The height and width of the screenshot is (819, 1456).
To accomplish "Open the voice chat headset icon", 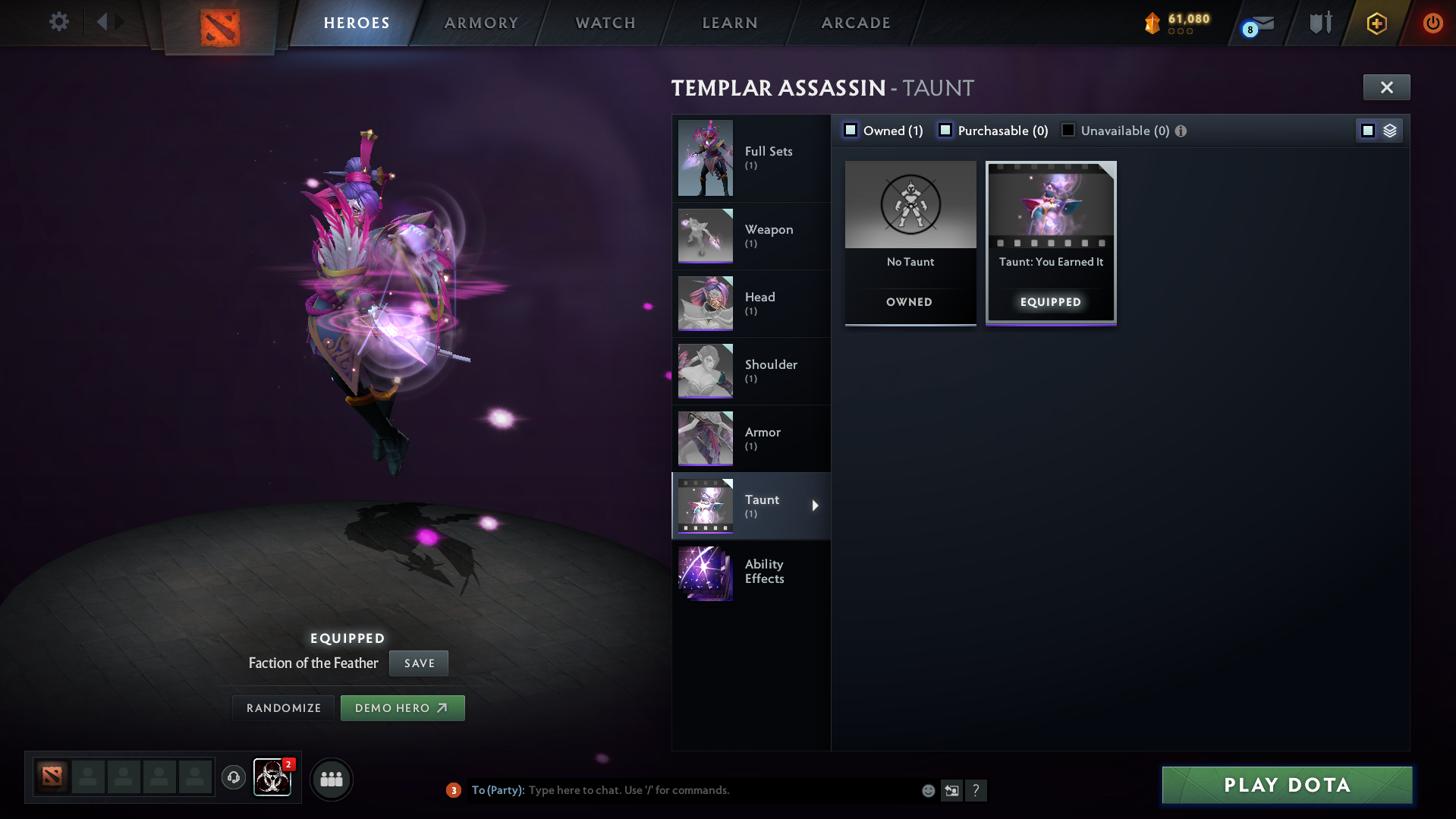I will (234, 779).
